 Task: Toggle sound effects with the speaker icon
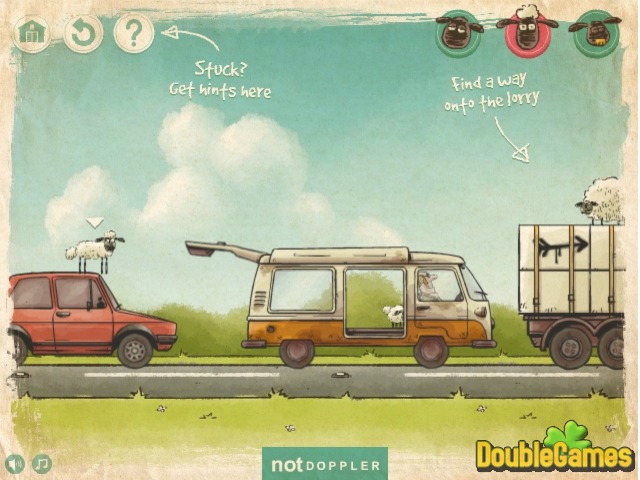pyautogui.click(x=15, y=464)
